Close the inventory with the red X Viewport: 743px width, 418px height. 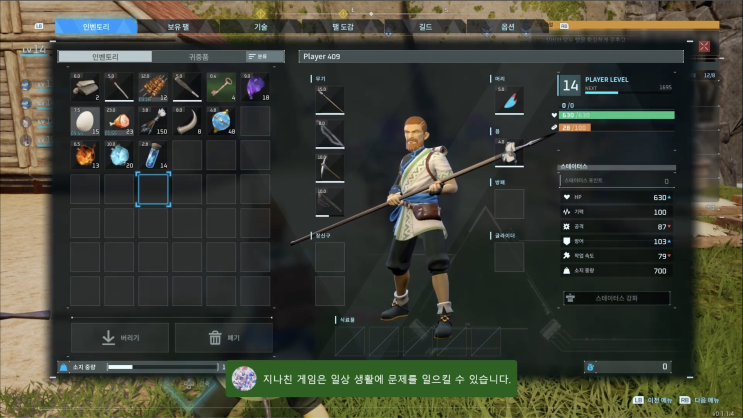pos(704,46)
